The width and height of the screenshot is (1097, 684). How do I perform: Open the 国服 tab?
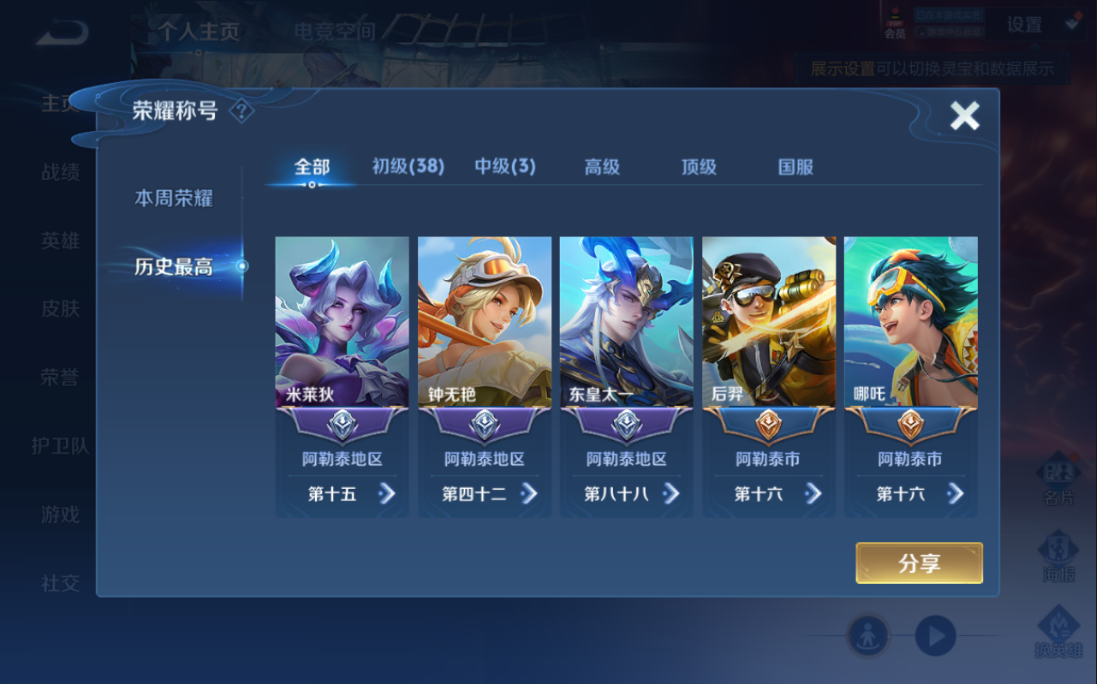click(796, 167)
